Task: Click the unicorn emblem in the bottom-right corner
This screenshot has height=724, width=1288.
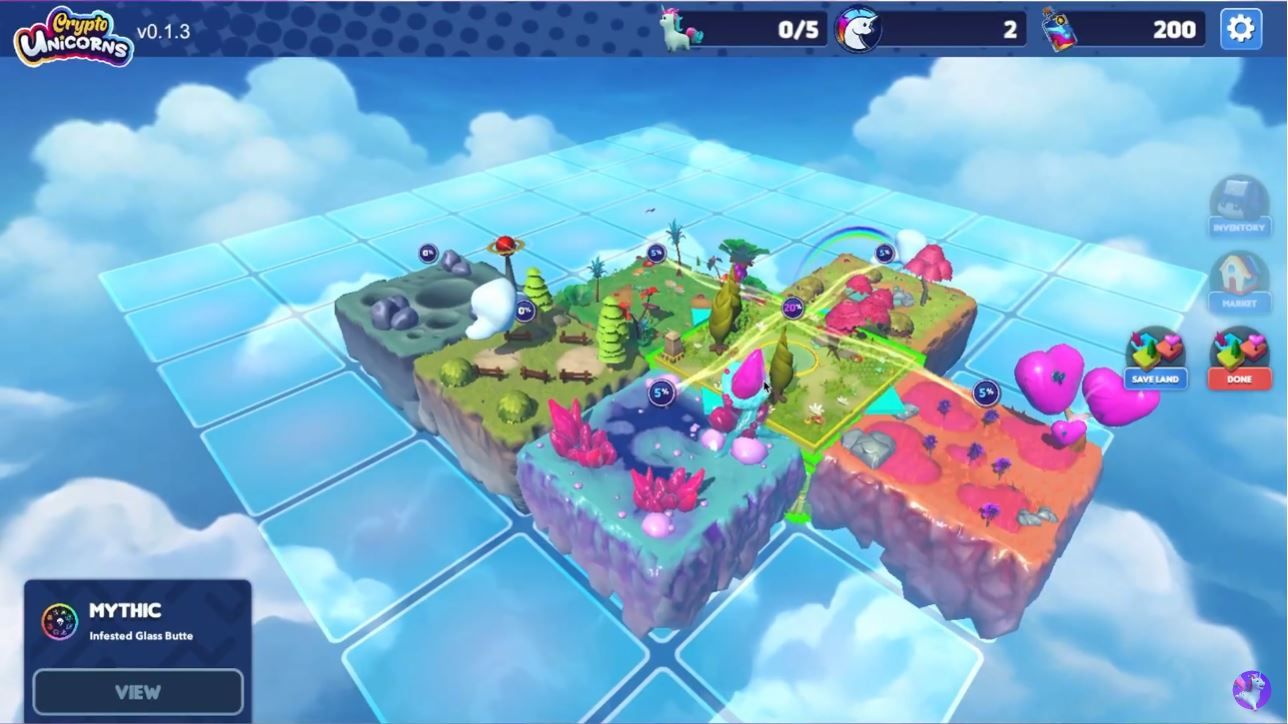Action: click(1251, 690)
